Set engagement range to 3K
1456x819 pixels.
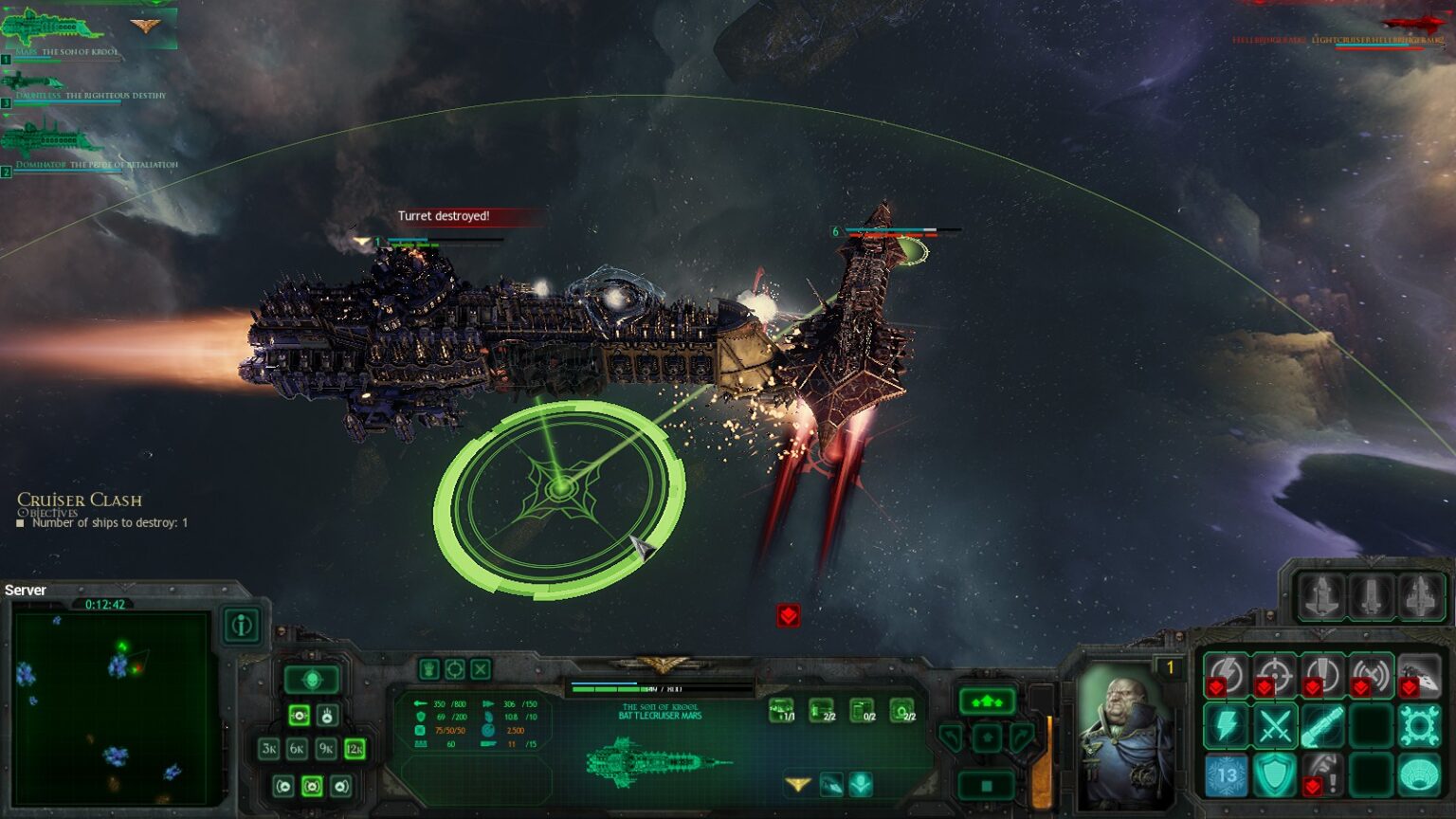(x=269, y=749)
